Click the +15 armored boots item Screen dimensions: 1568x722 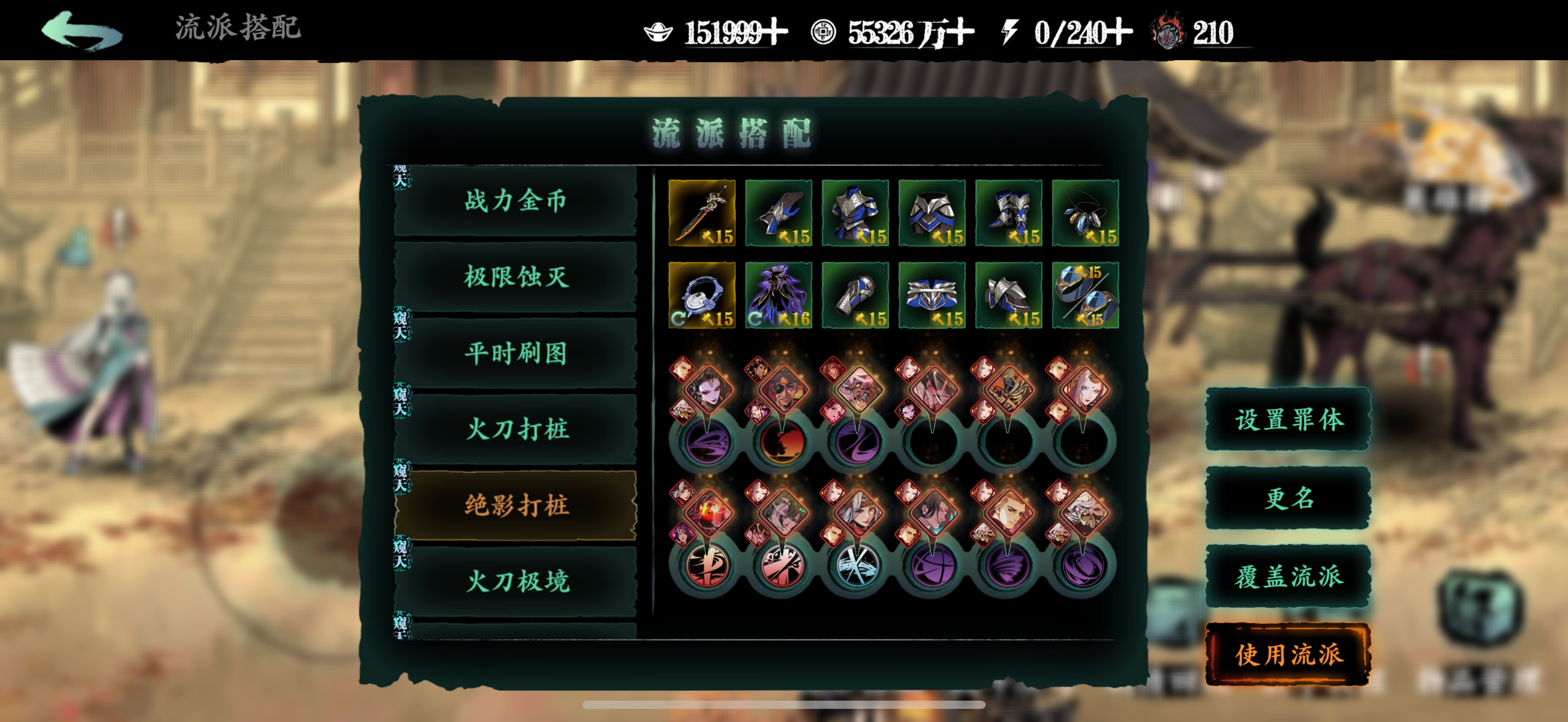pos(1009,214)
